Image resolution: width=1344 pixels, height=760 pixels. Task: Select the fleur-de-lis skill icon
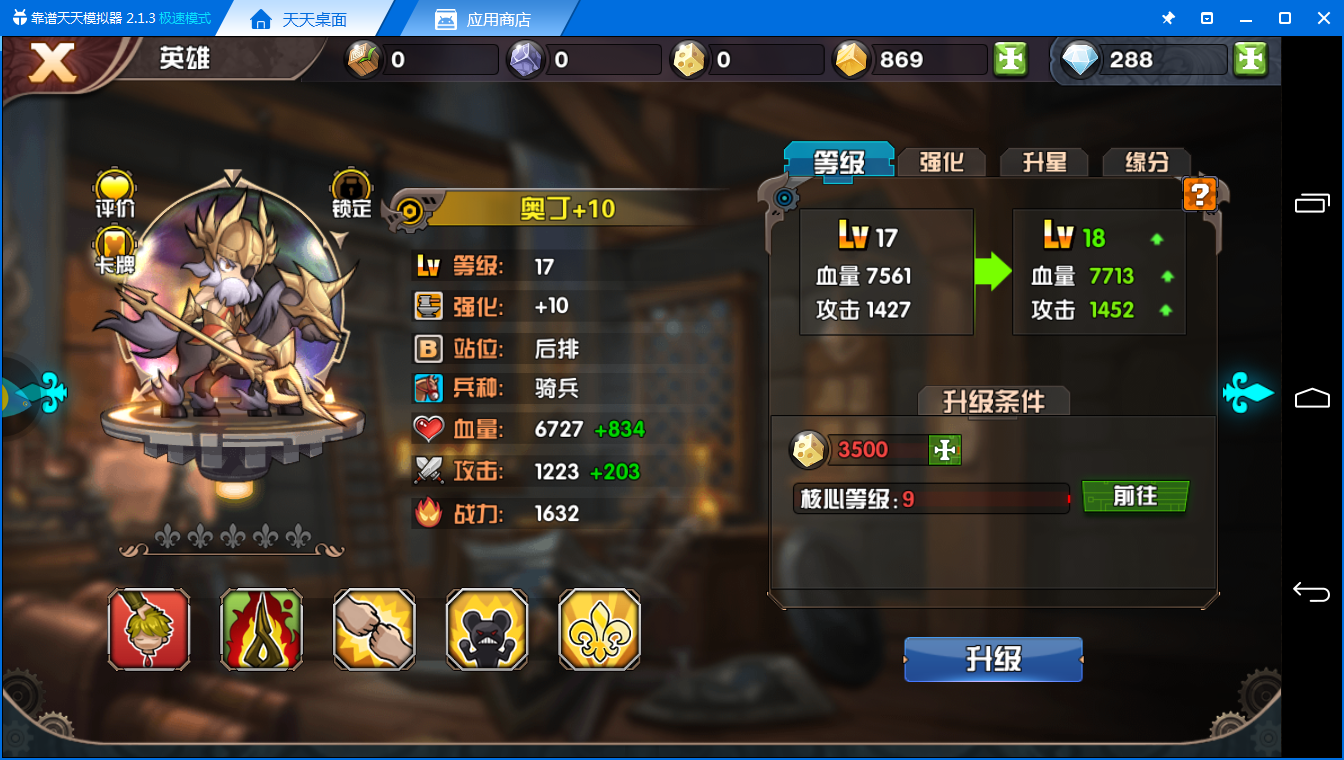pyautogui.click(x=599, y=629)
